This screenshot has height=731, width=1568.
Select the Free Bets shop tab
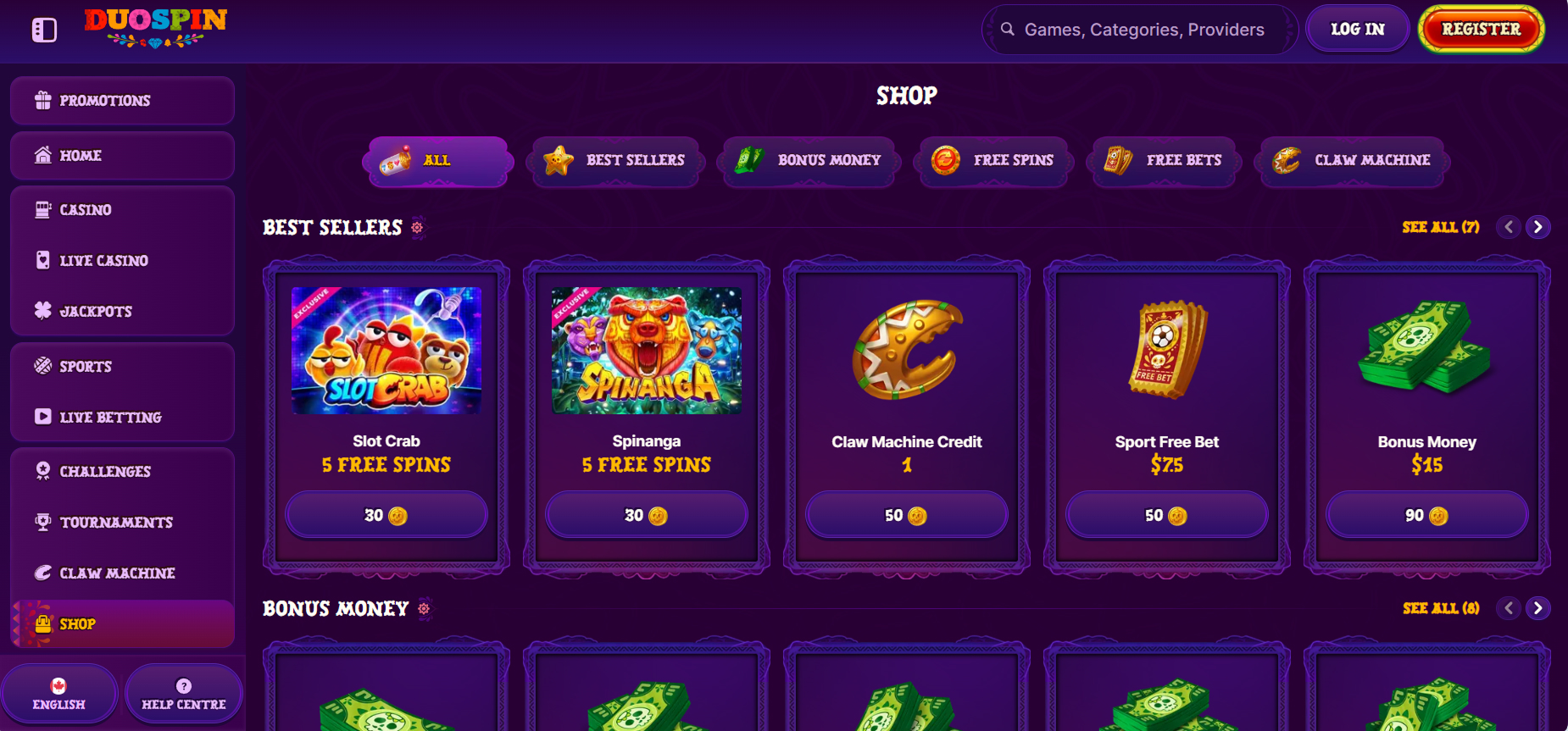click(1164, 160)
